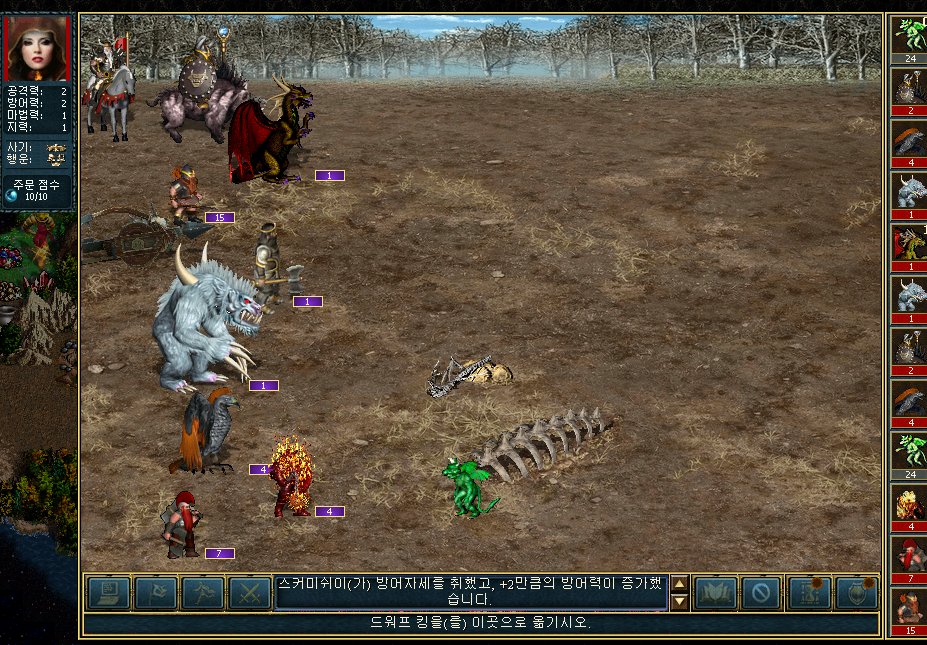Select the fire elemental in the turn queue

click(x=909, y=503)
